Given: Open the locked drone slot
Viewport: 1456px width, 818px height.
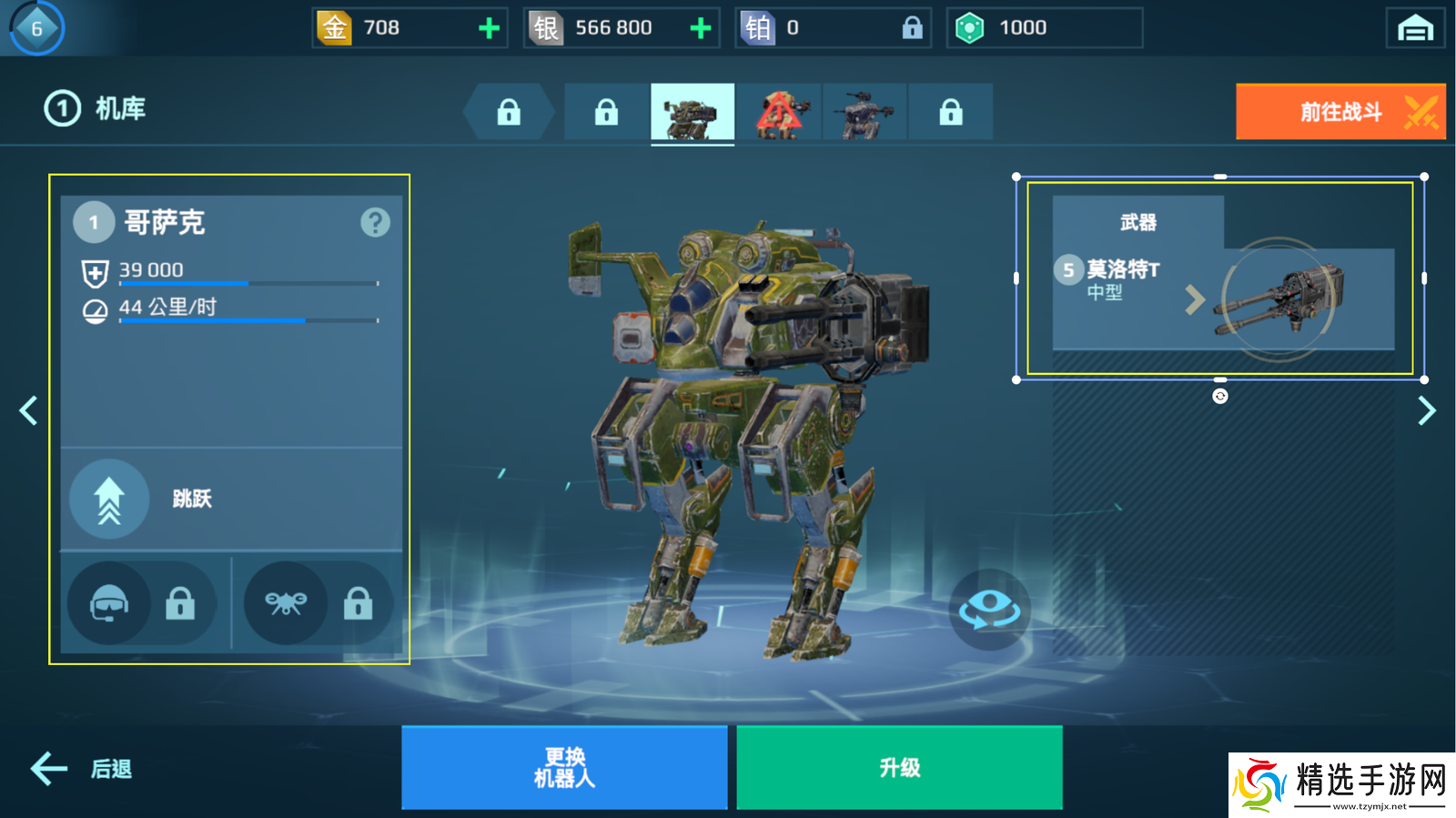Looking at the screenshot, I should (318, 602).
